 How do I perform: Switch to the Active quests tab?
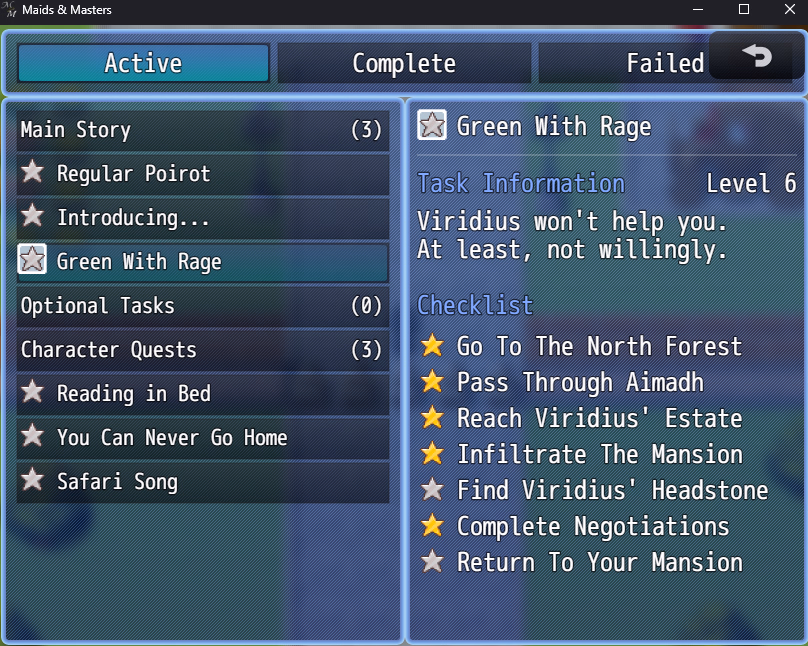pyautogui.click(x=143, y=64)
